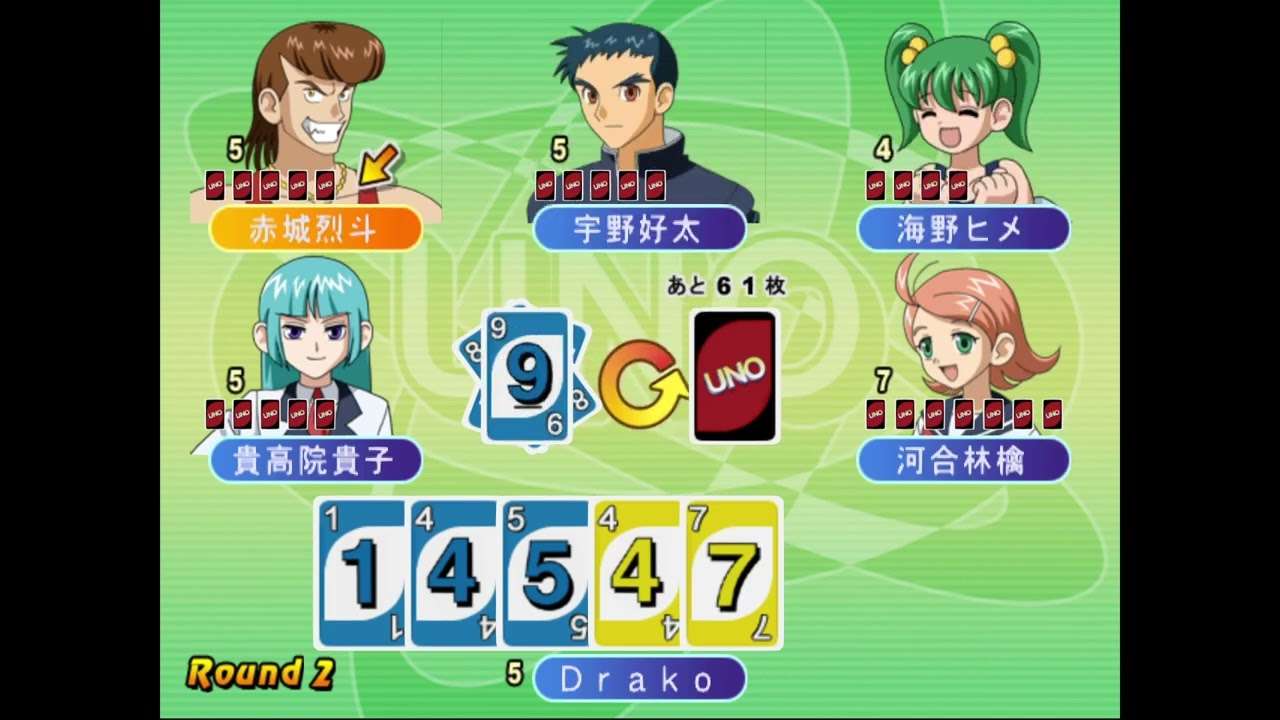The height and width of the screenshot is (720, 1280).
Task: Select the 赤城烈斗 player name plate
Action: click(x=315, y=229)
